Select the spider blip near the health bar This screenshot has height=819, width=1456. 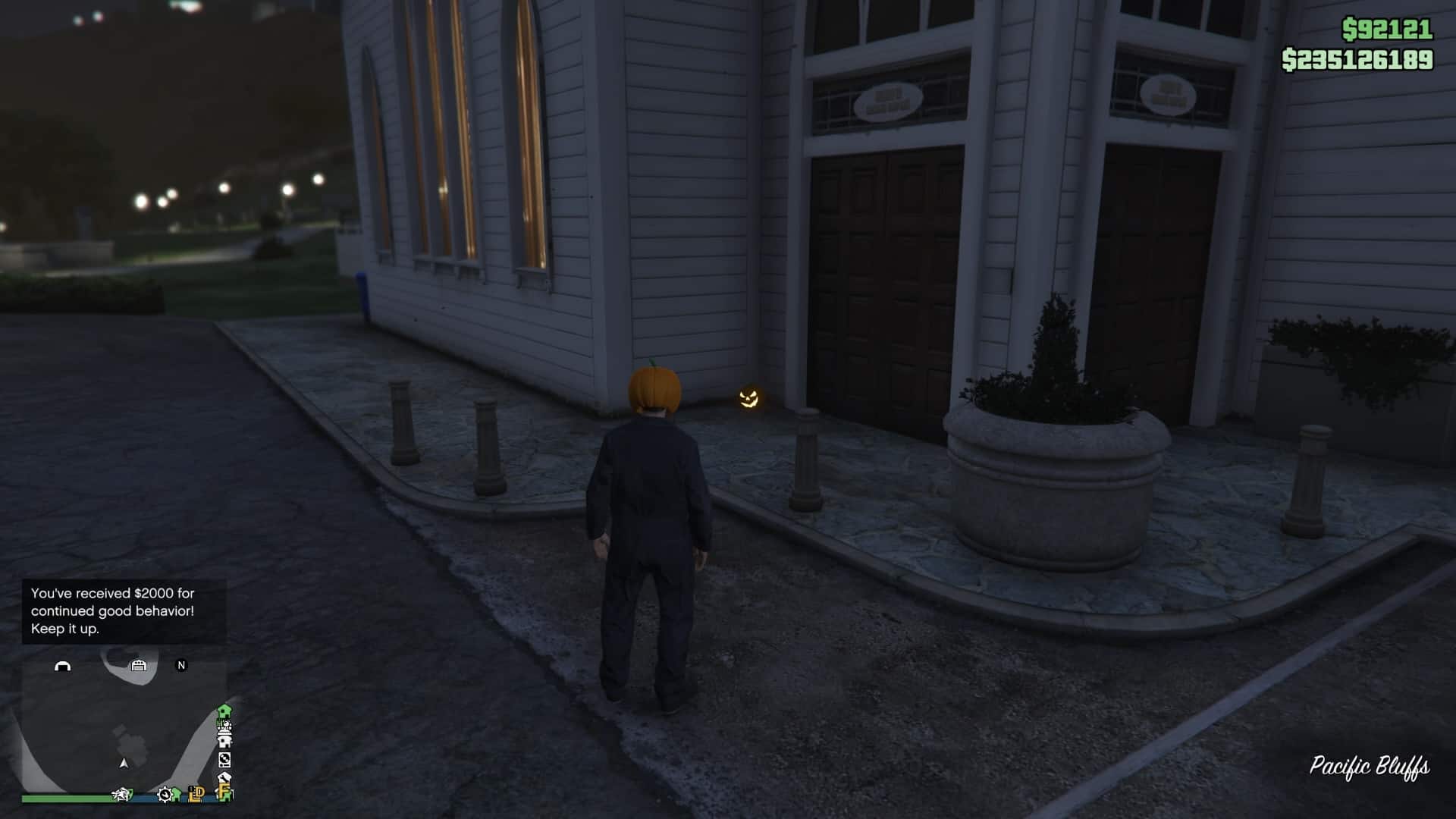coord(122,794)
